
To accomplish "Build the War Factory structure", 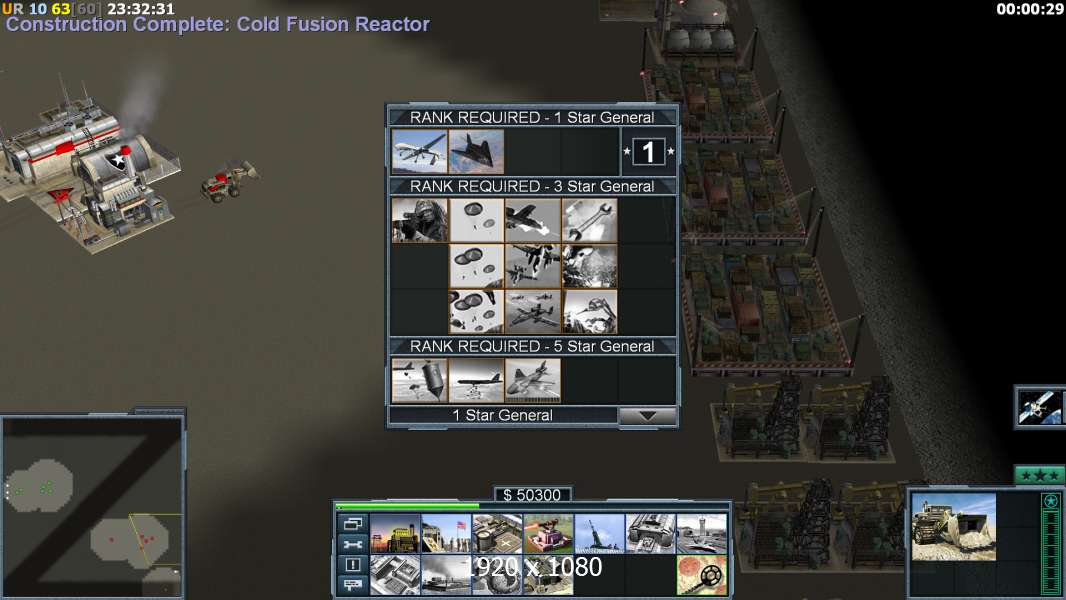I will [x=650, y=534].
